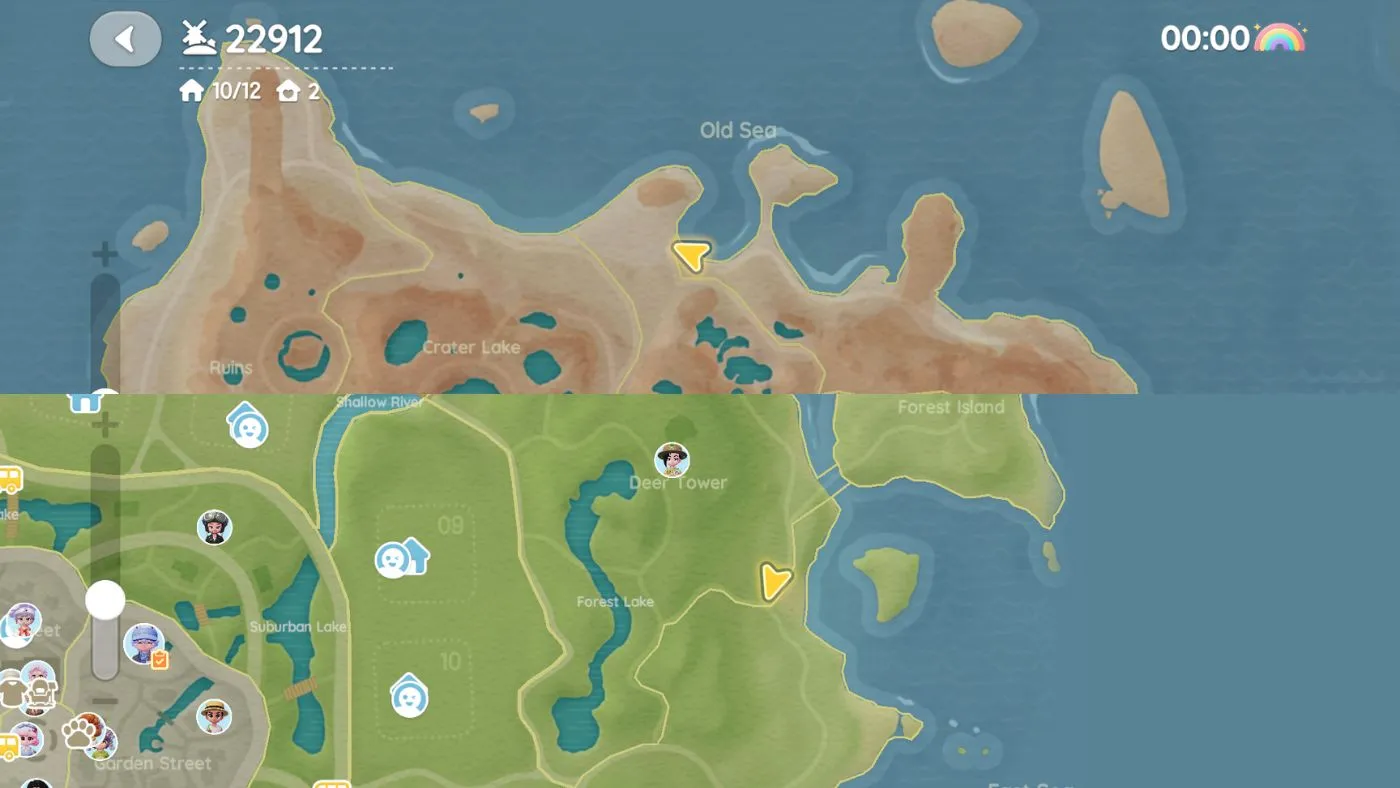Click the zoom slider handle on the left
Viewport: 1400px width, 788px height.
[106, 601]
